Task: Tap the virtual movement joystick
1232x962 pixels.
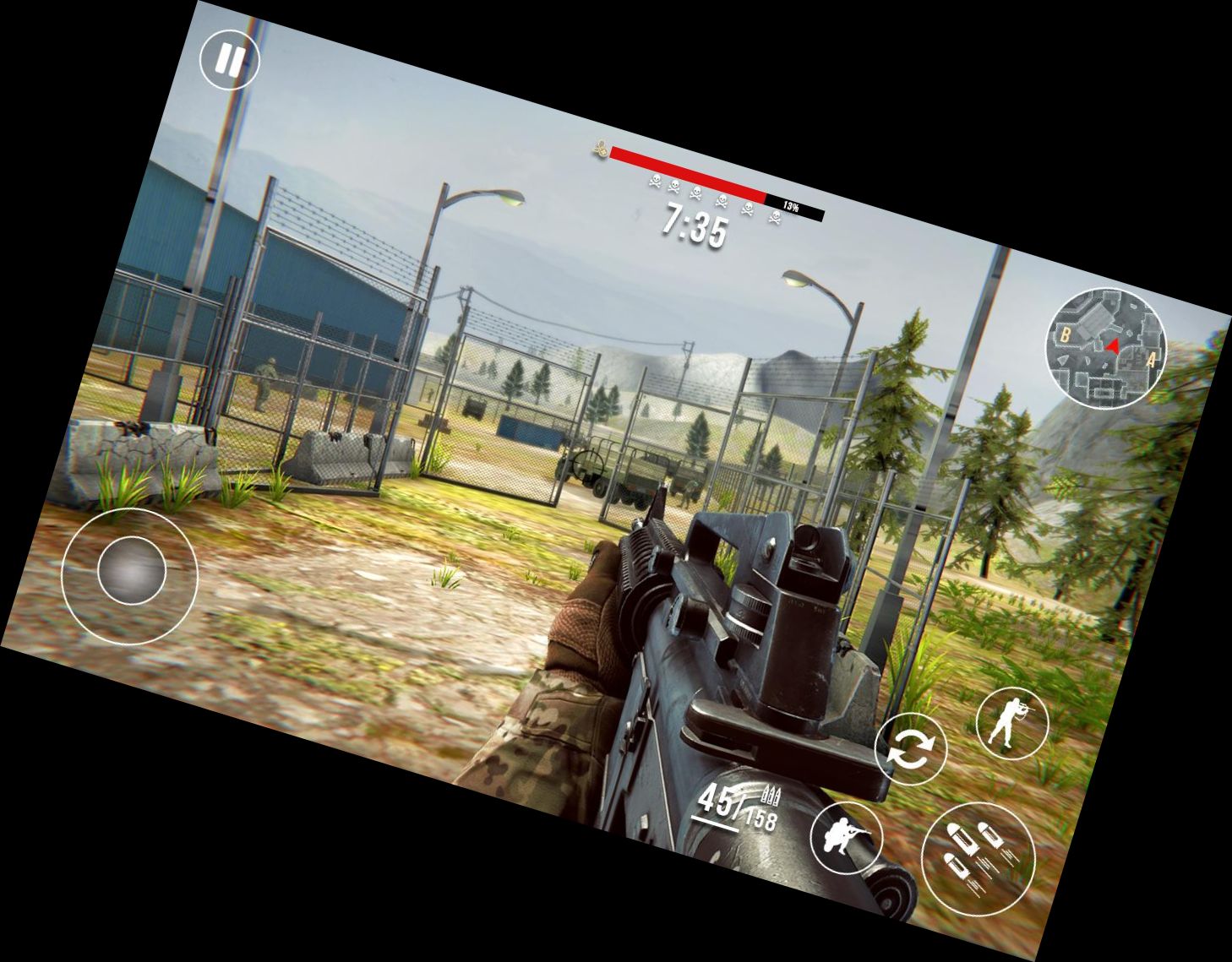Action: coord(130,570)
